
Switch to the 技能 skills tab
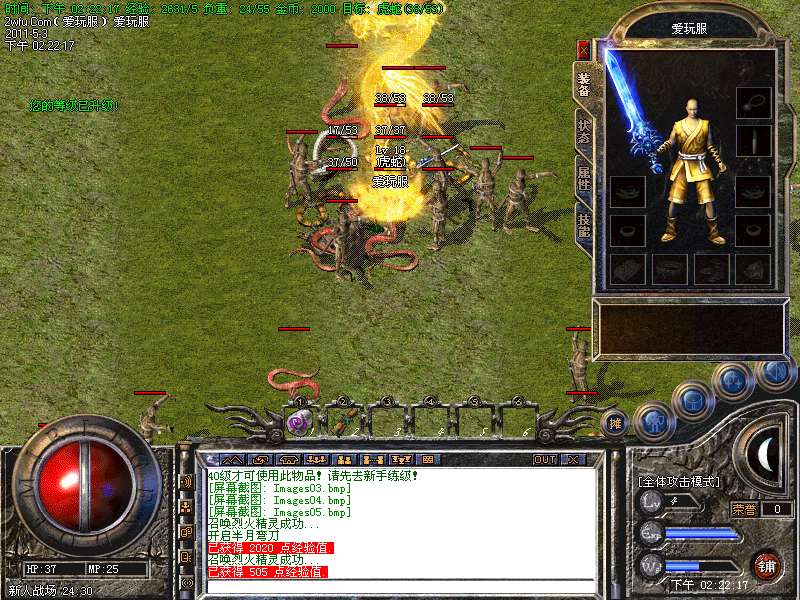(583, 223)
